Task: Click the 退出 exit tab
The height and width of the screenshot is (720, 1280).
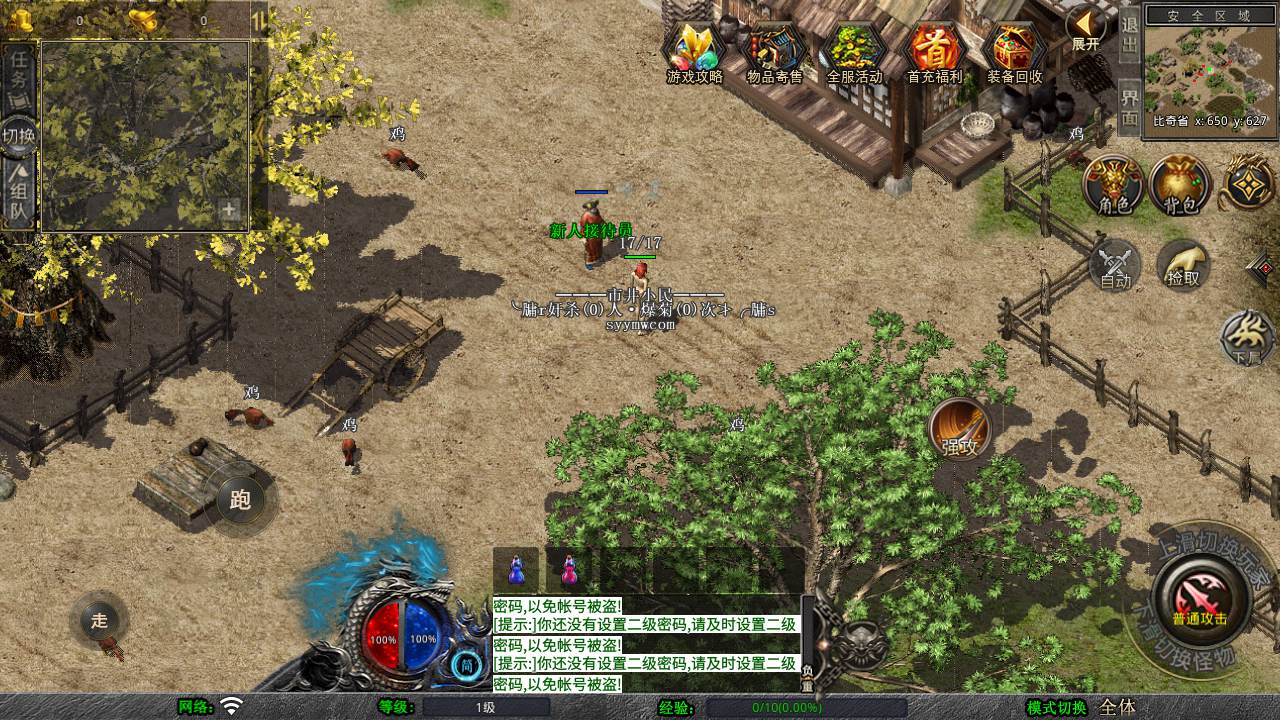Action: (1129, 35)
